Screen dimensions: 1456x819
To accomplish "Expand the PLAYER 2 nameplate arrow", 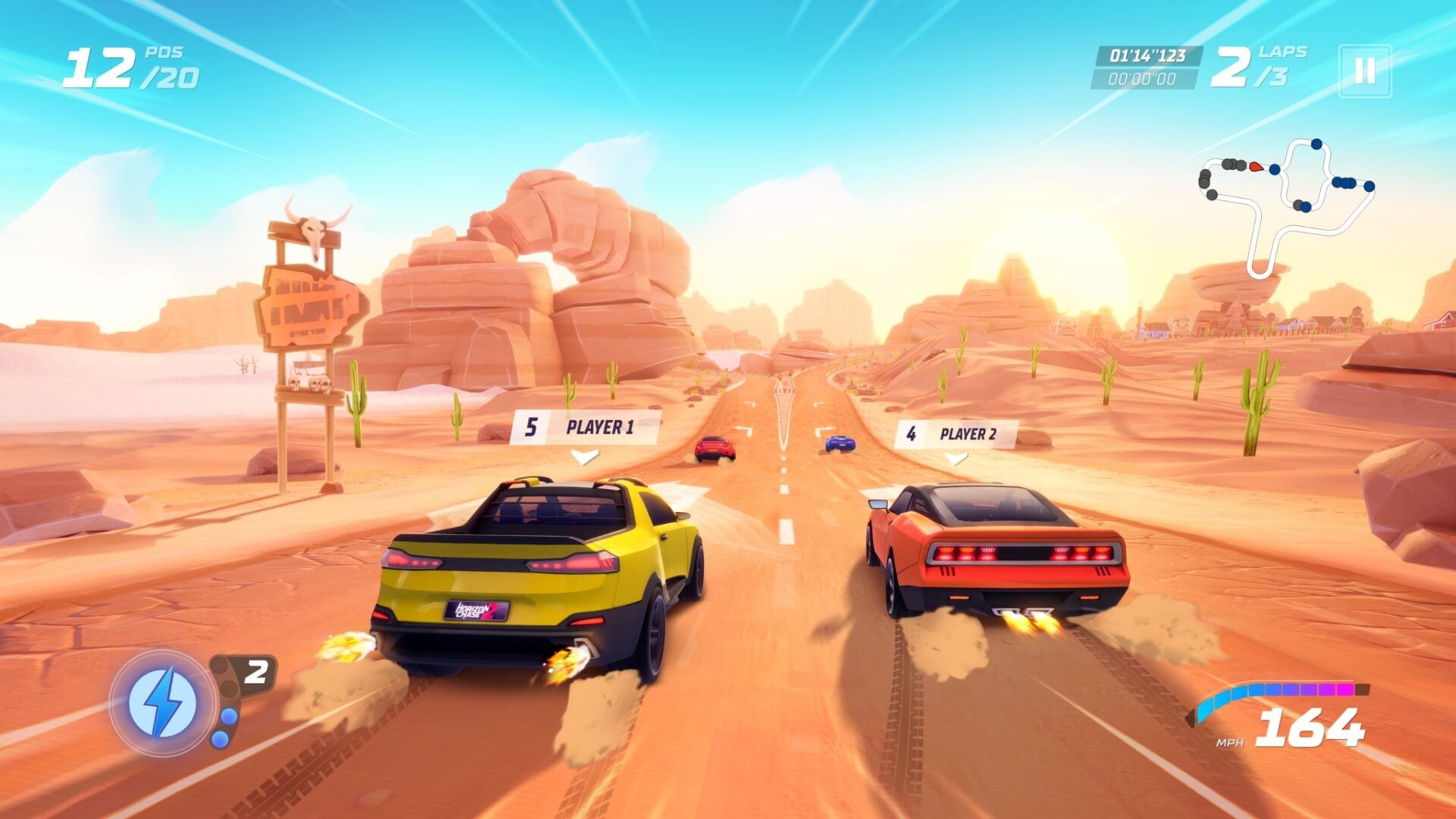I will tap(957, 457).
